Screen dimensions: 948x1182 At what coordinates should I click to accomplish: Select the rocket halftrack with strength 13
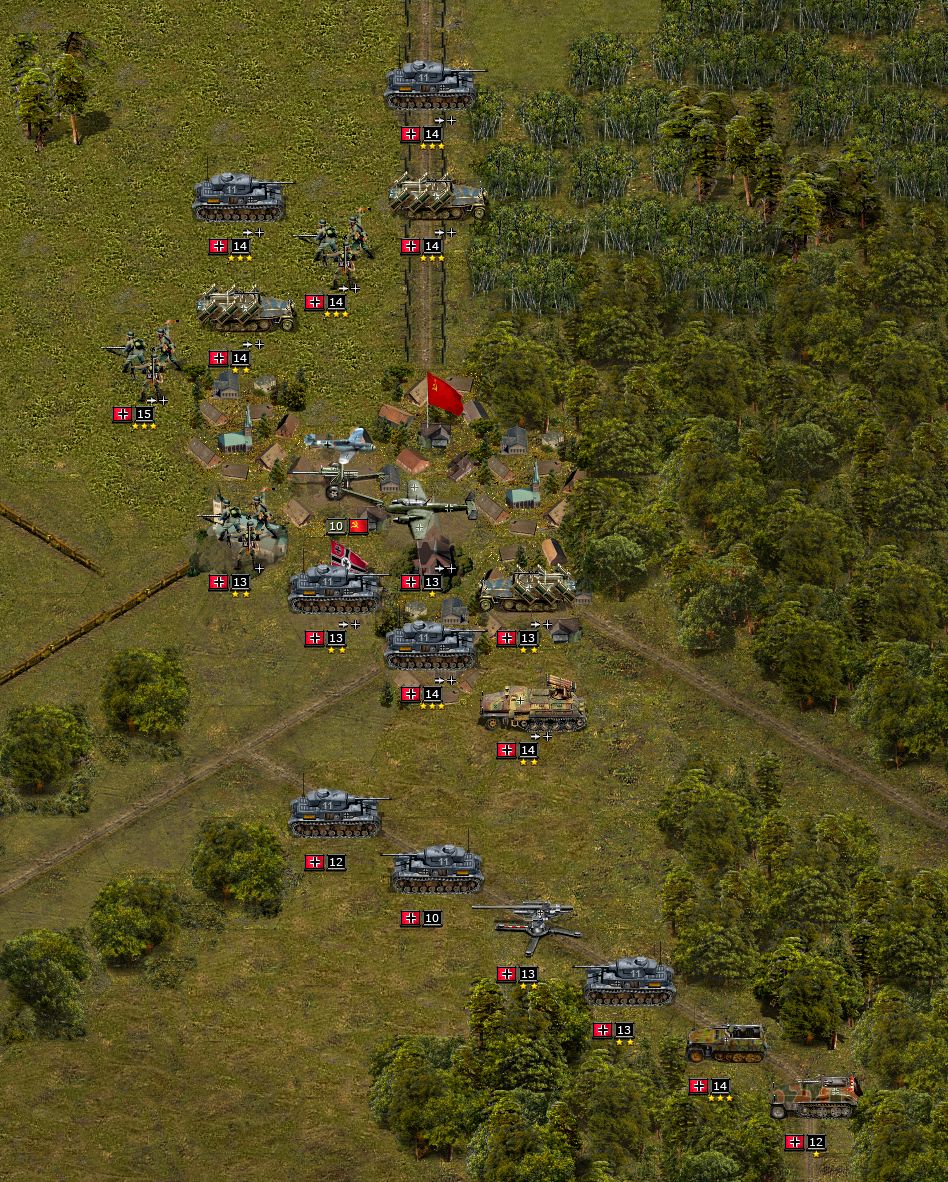coord(527,590)
